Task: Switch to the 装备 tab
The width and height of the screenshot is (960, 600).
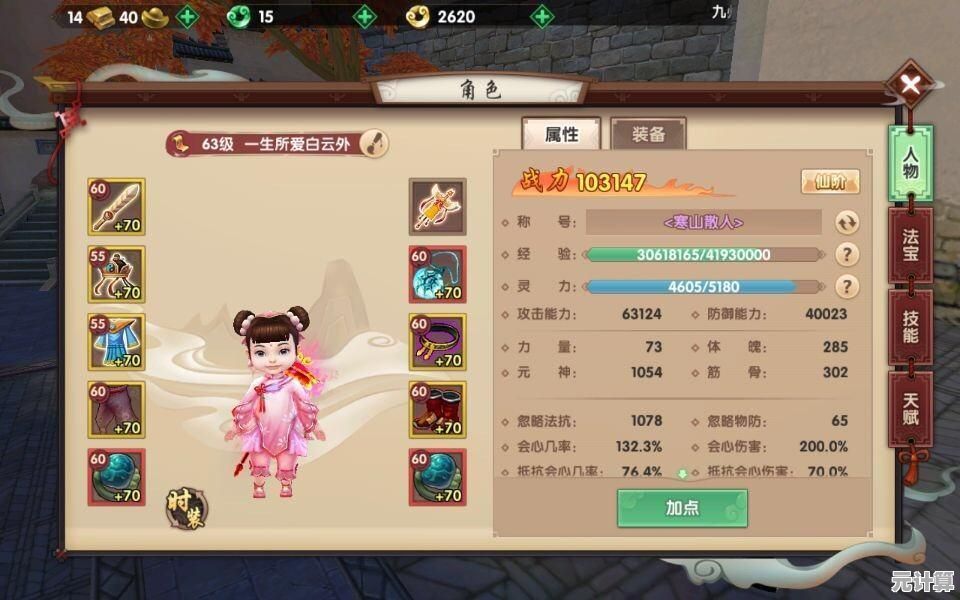Action: point(648,134)
